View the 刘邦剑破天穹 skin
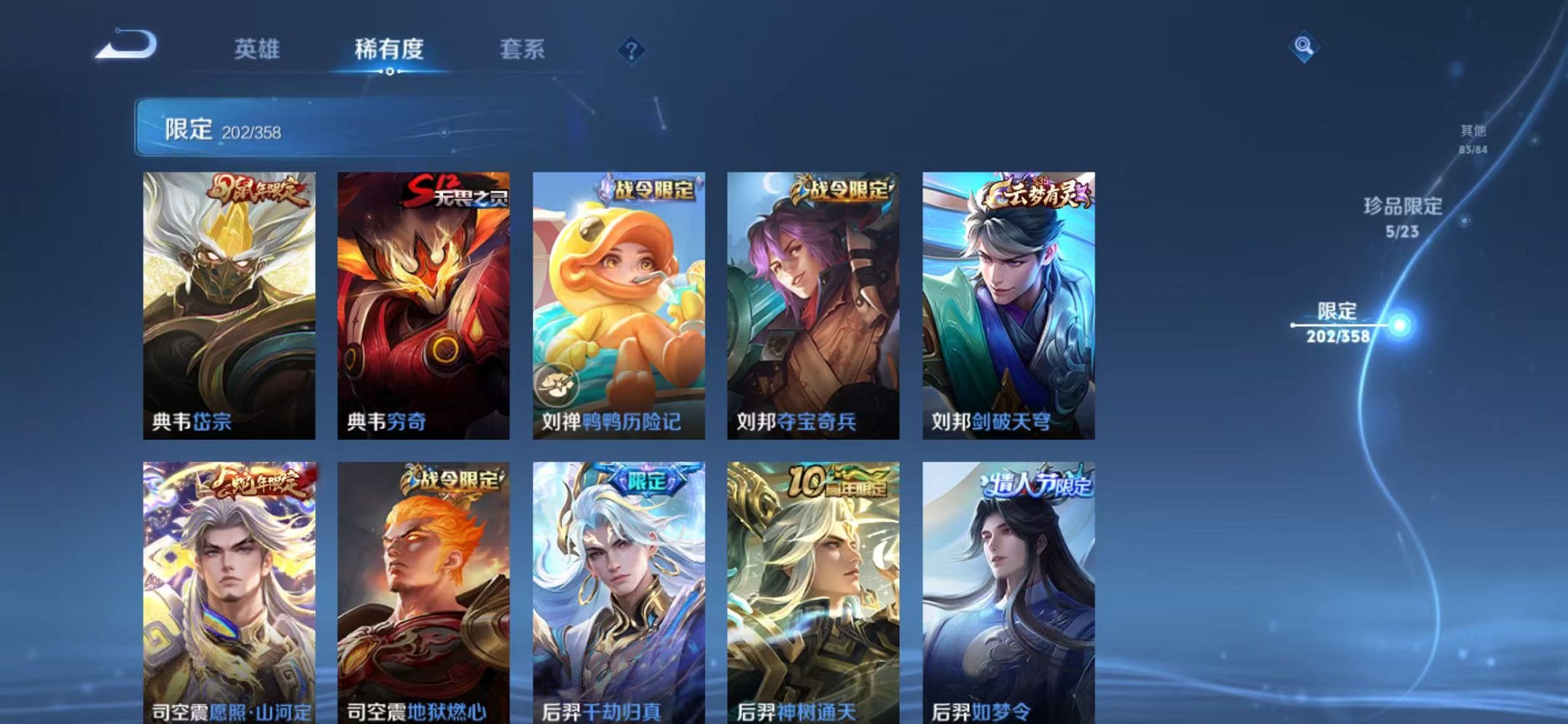 [1009, 302]
